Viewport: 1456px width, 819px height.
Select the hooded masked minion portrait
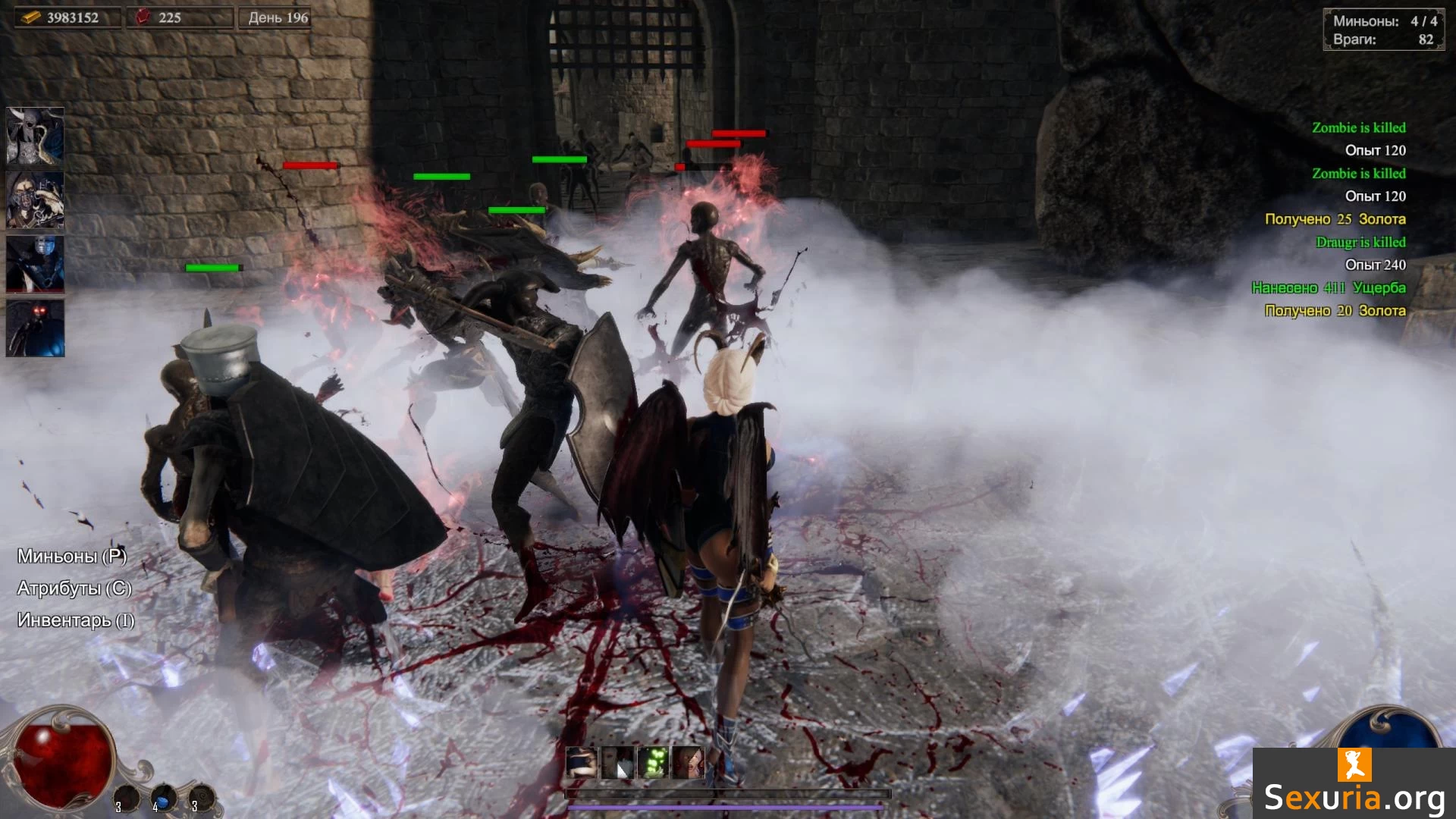coord(35,200)
